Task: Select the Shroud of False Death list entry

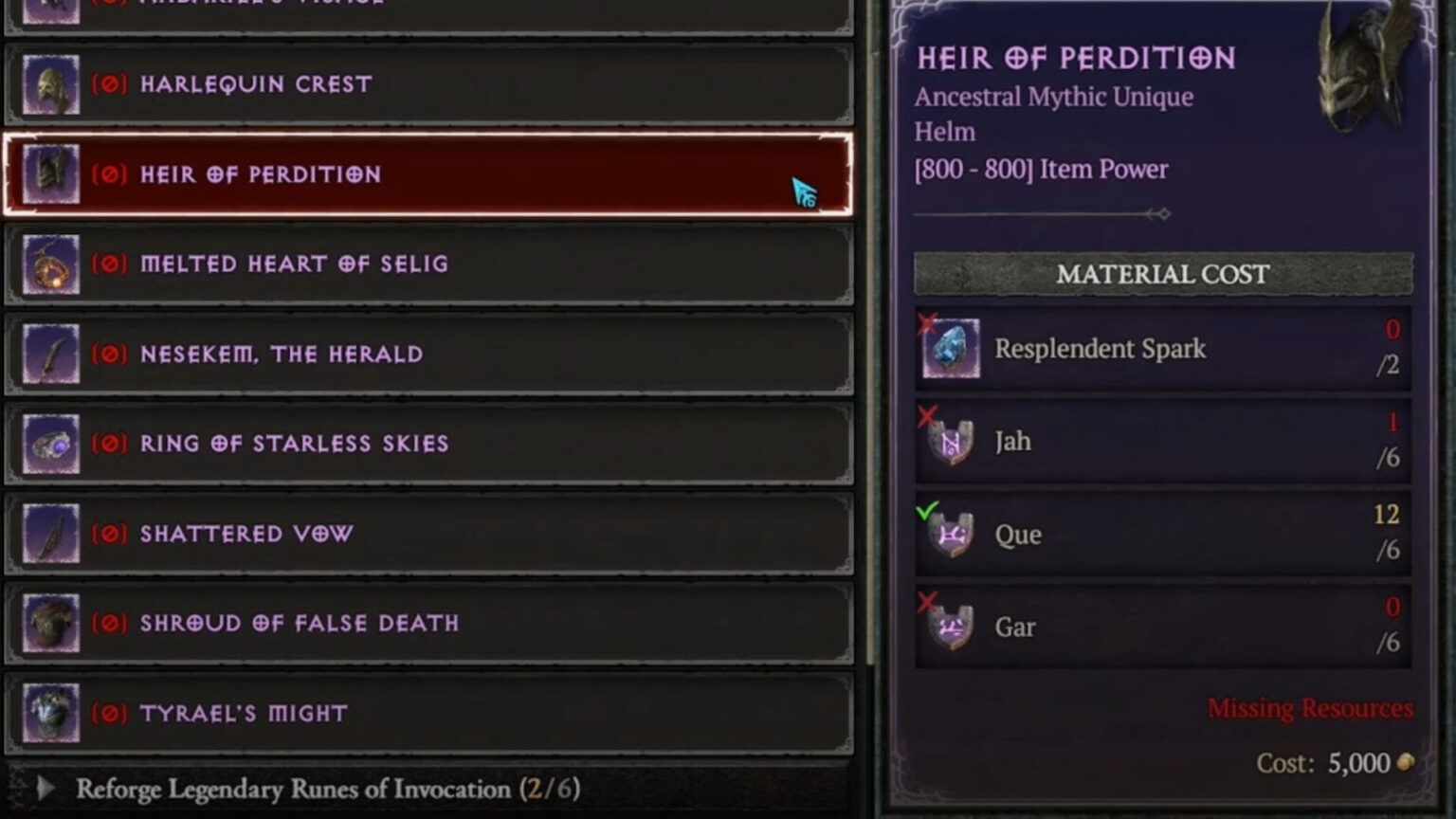Action: tap(427, 623)
